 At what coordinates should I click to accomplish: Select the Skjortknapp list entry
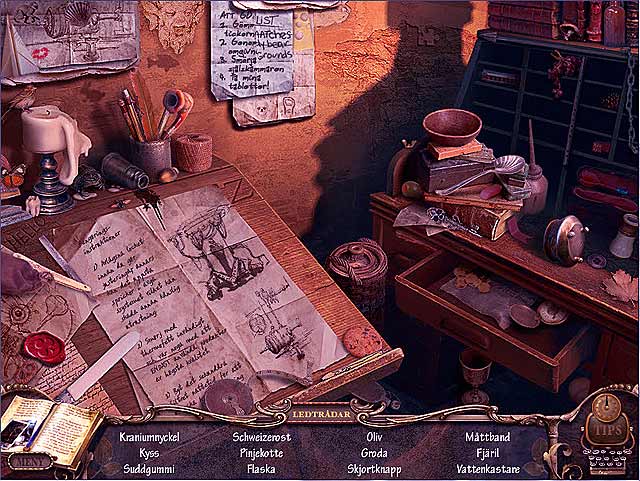pos(373,468)
